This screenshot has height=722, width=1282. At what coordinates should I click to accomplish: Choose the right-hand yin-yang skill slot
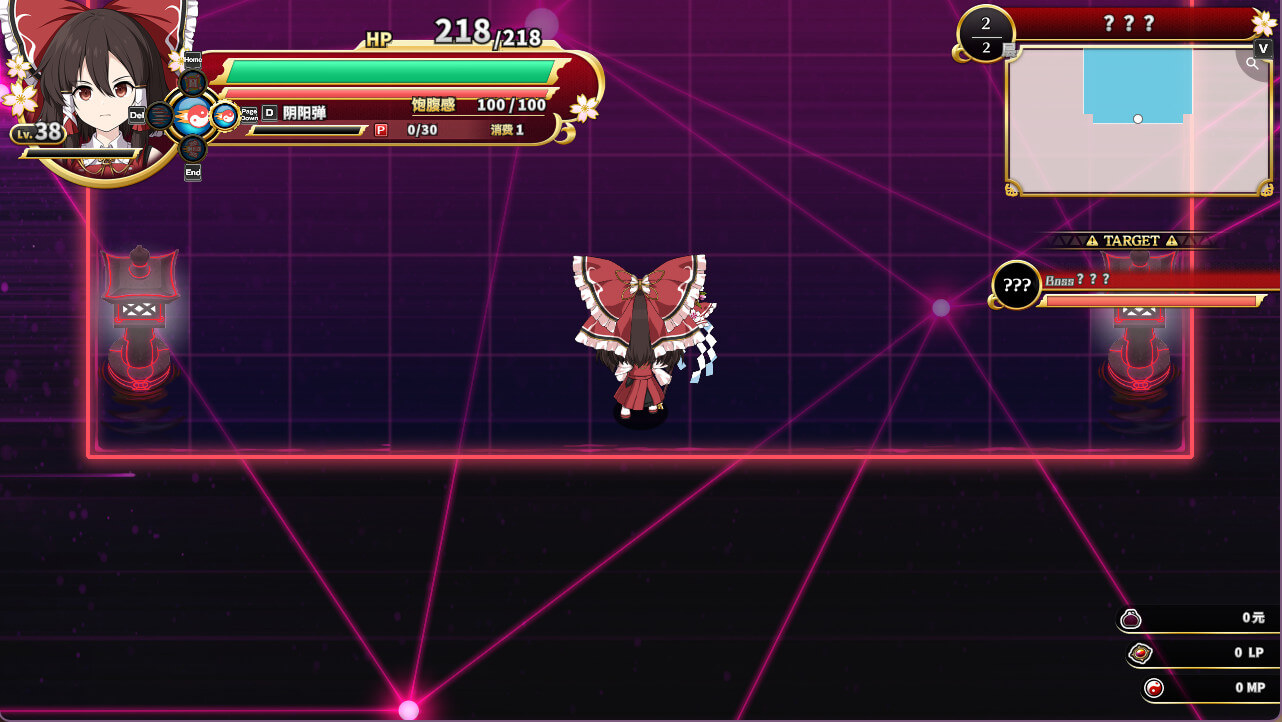[x=224, y=116]
